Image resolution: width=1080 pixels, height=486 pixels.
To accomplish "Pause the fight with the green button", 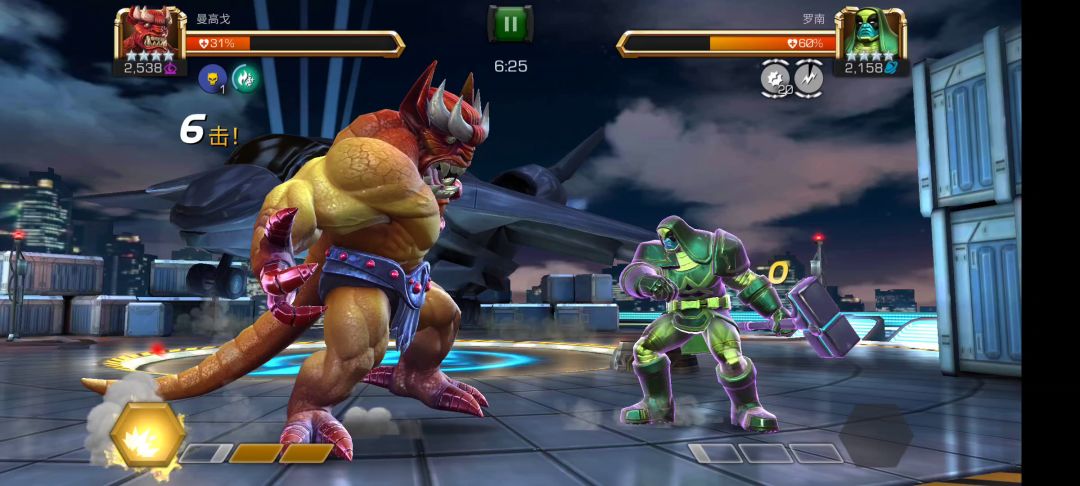I will 510,24.
